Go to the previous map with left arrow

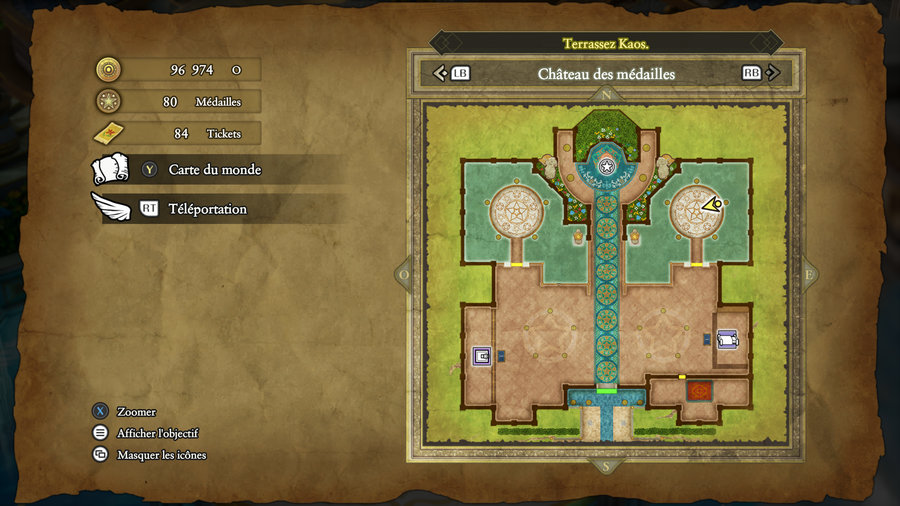(x=440, y=73)
